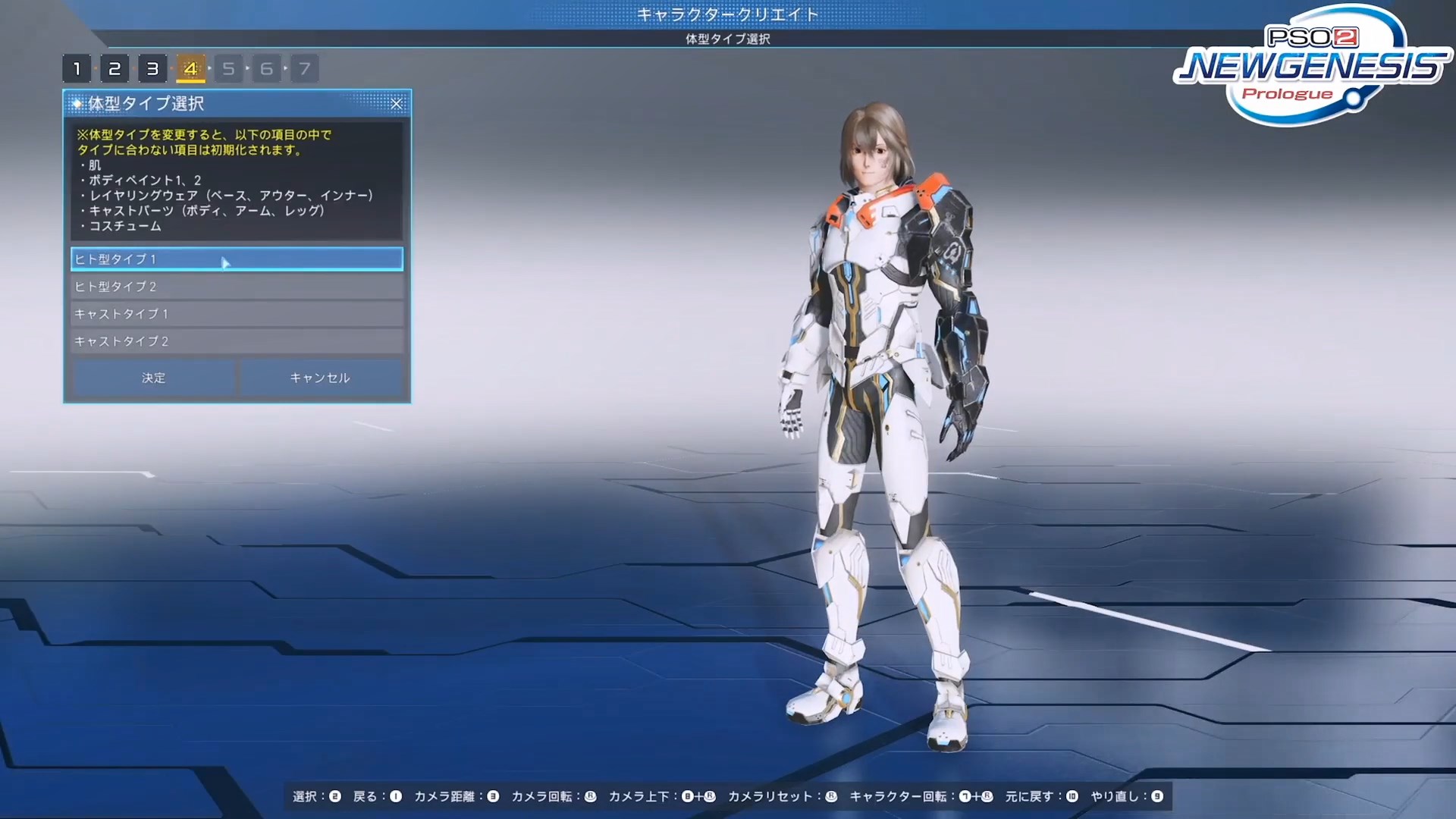Select the step 3 icon in the progress row

[153, 67]
